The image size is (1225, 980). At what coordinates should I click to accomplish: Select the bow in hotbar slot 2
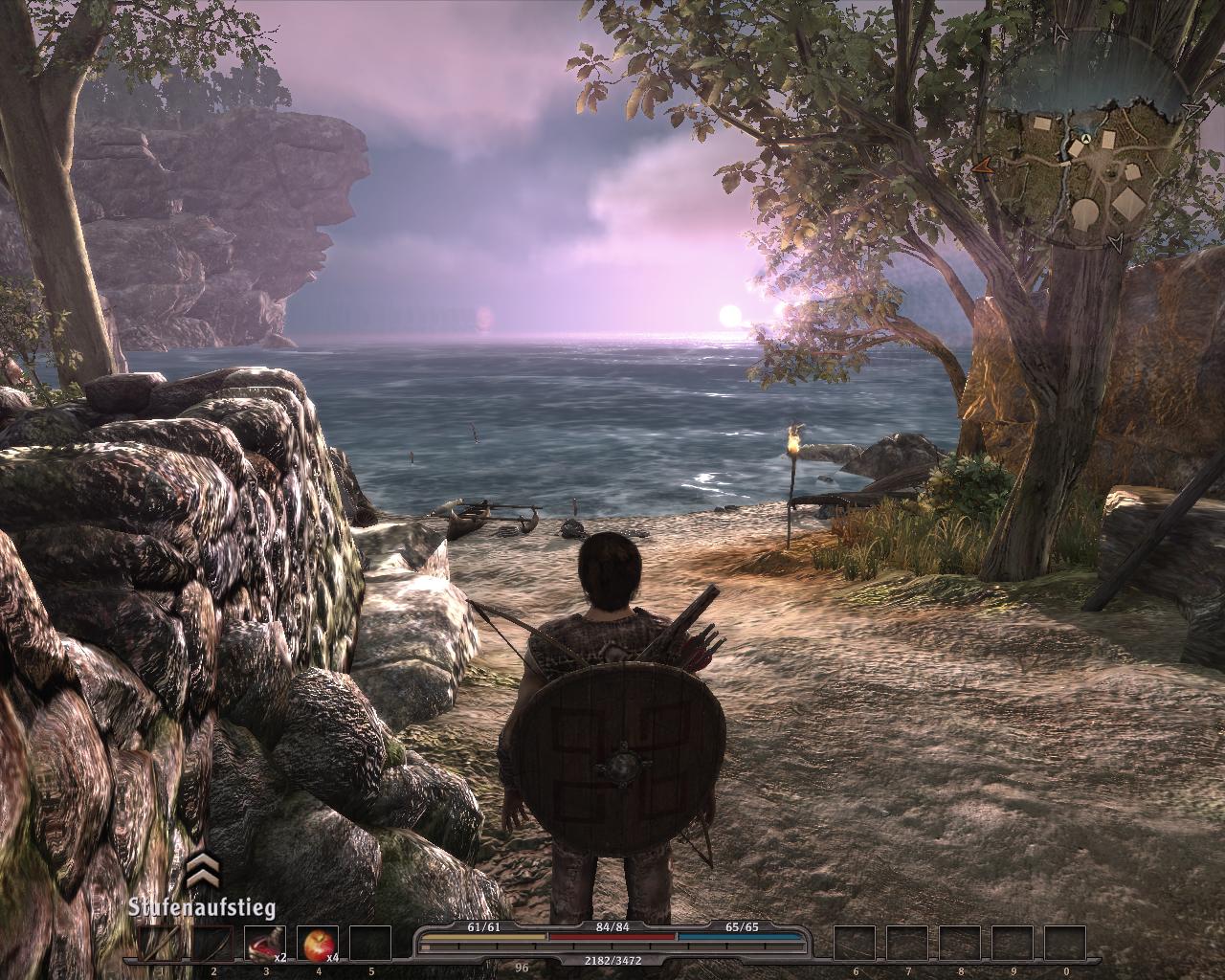coord(213,945)
